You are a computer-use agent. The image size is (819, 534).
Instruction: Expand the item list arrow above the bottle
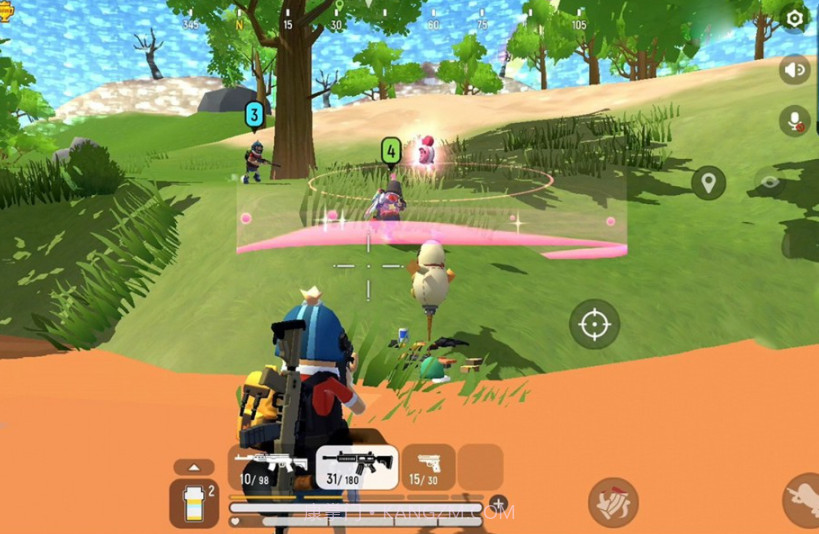pyautogui.click(x=194, y=467)
